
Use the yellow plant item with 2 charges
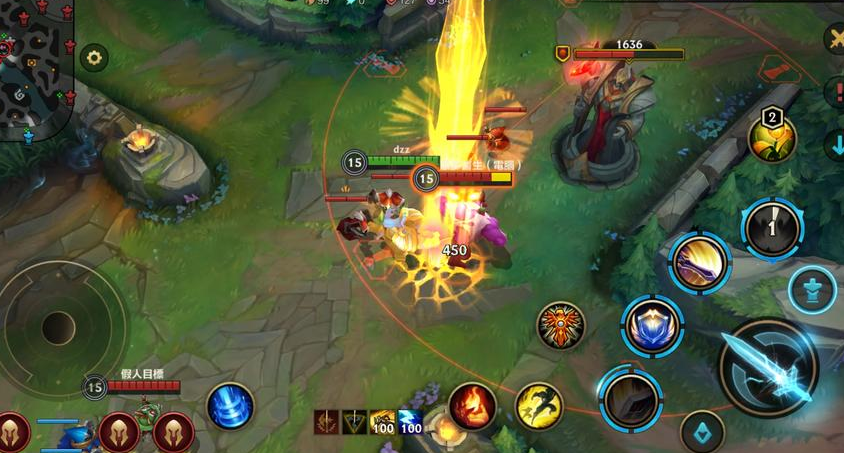click(773, 138)
